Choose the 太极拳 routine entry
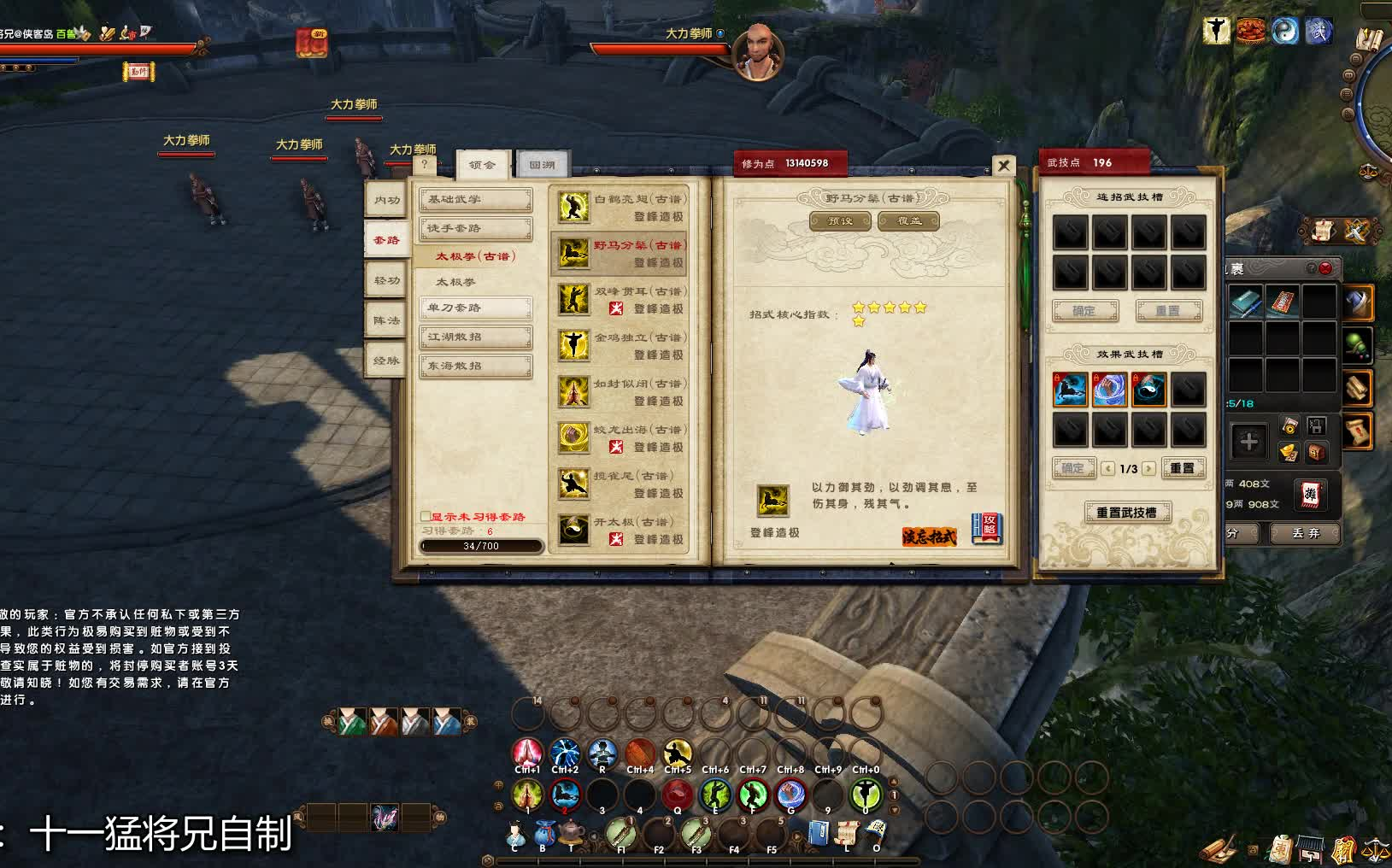This screenshot has width=1392, height=868. [x=455, y=282]
